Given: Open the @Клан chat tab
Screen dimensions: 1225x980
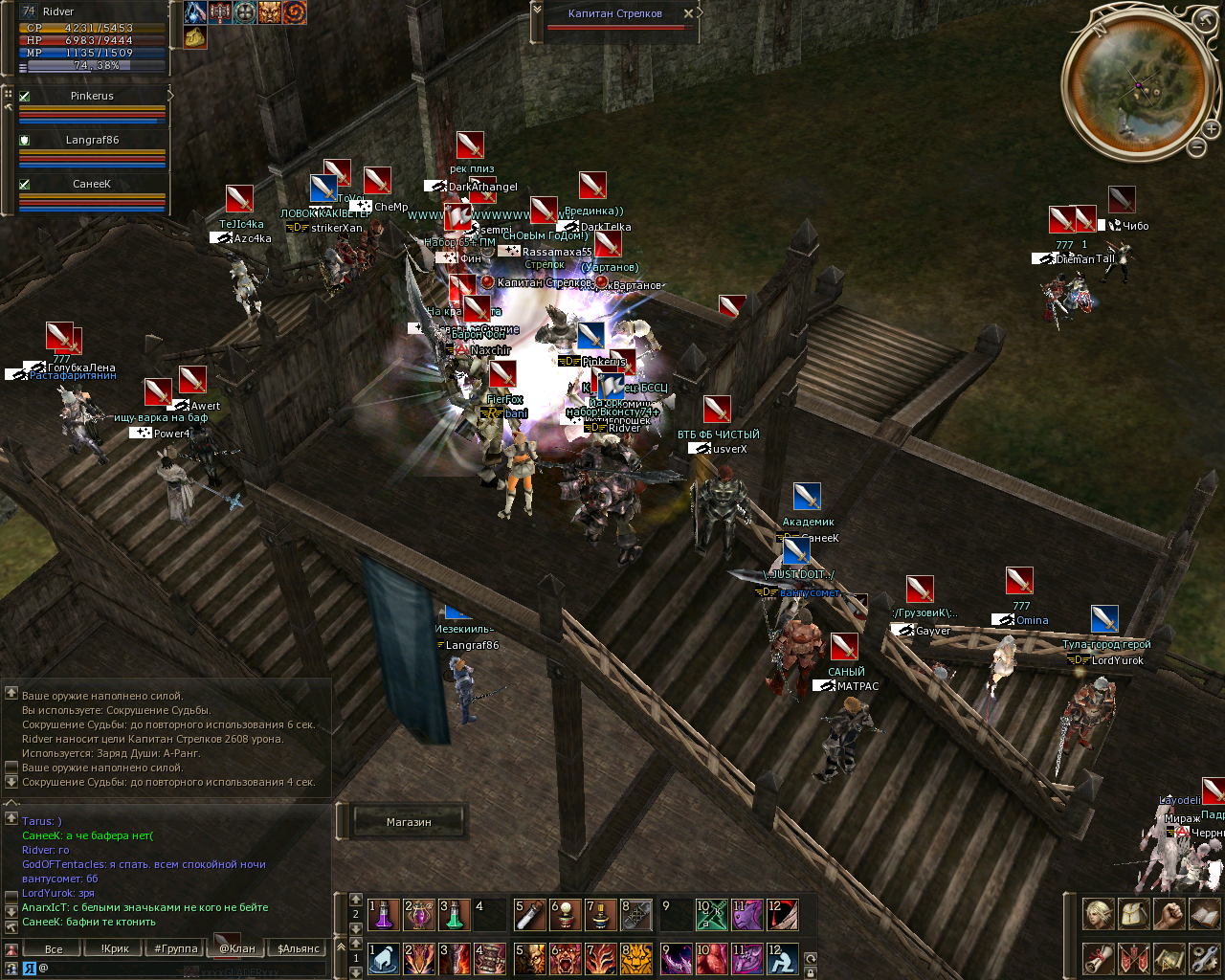Looking at the screenshot, I should point(237,949).
